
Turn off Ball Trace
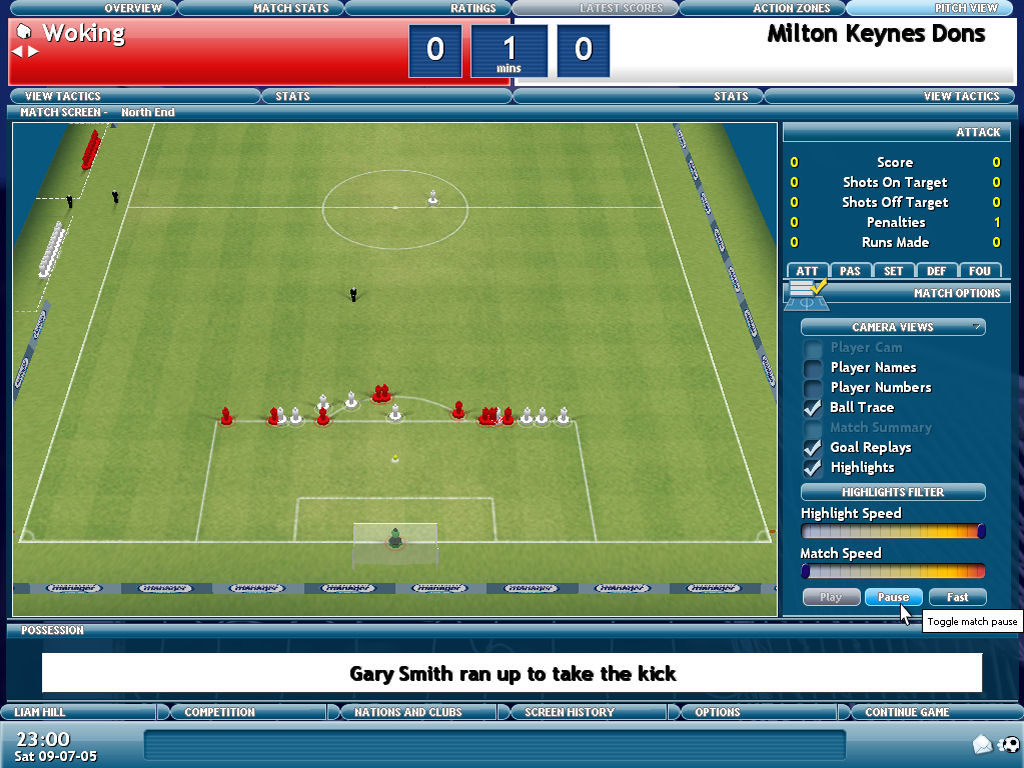tap(813, 408)
